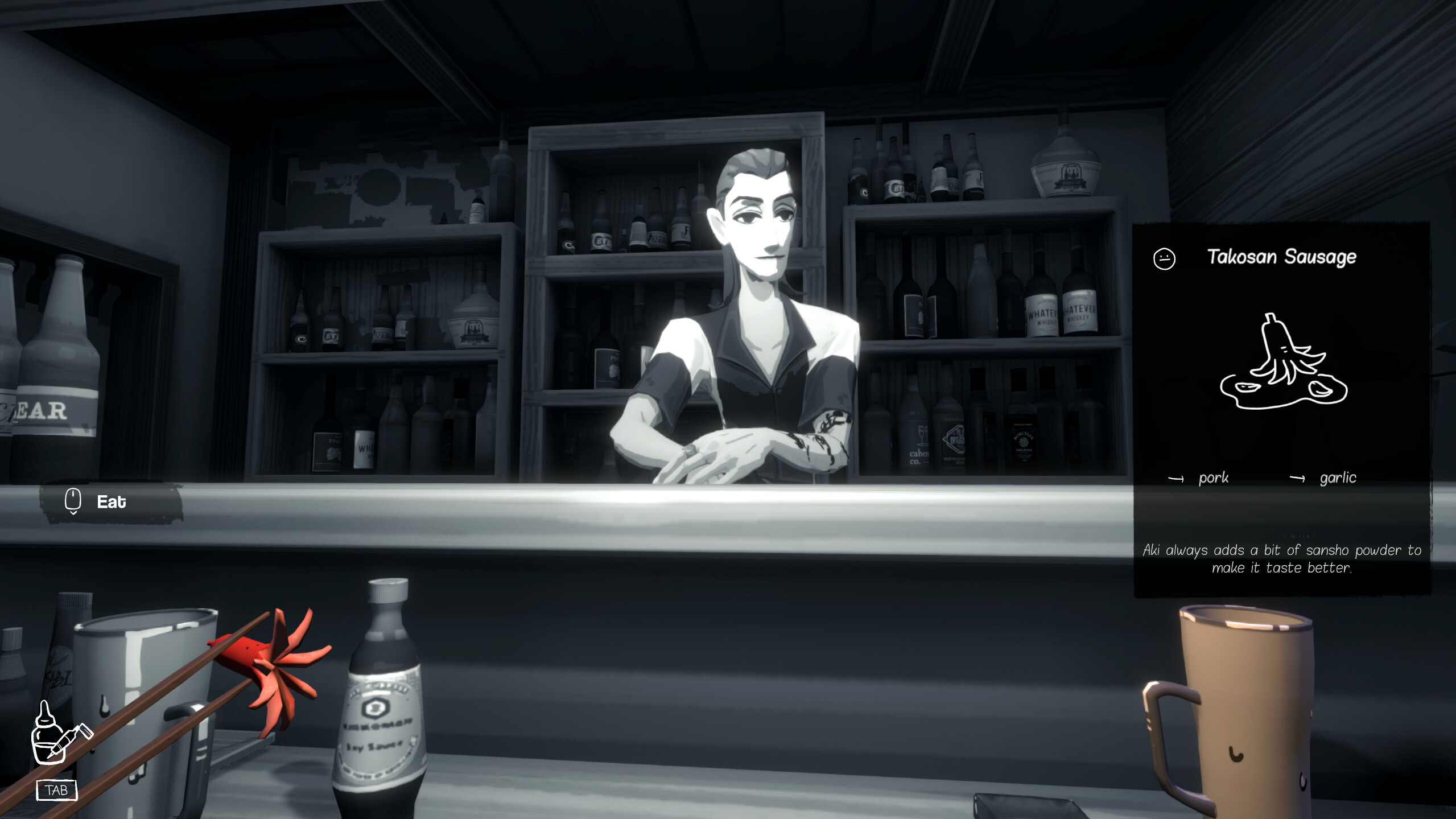Click the Takosan Sausage title text

coord(1282,257)
